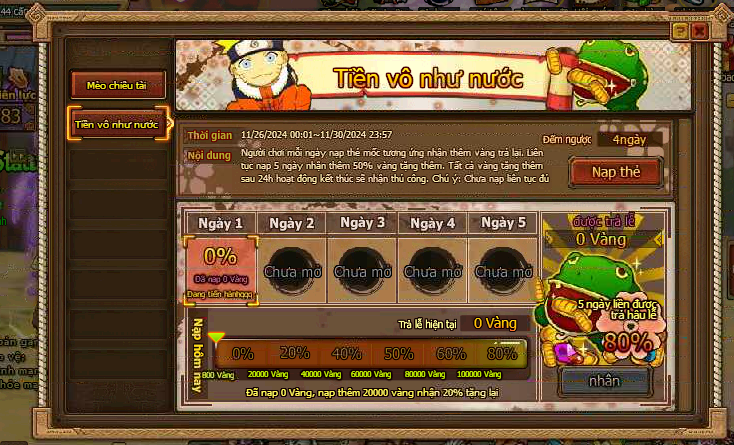The height and width of the screenshot is (445, 734).
Task: Switch to the Mèo chiêu tài tab
Action: (x=118, y=86)
